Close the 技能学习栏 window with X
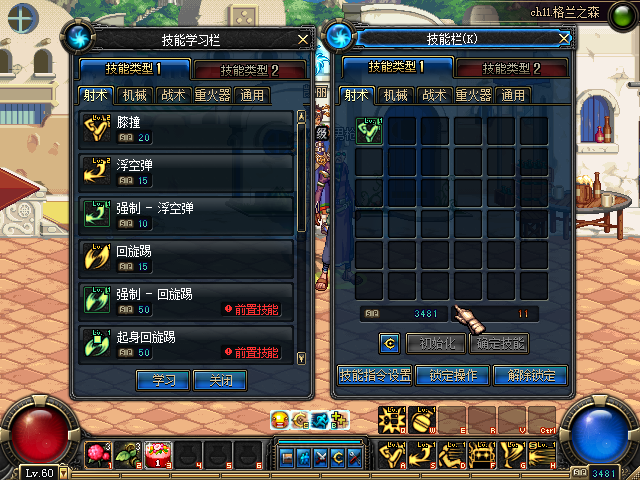This screenshot has width=640, height=480. [x=303, y=39]
